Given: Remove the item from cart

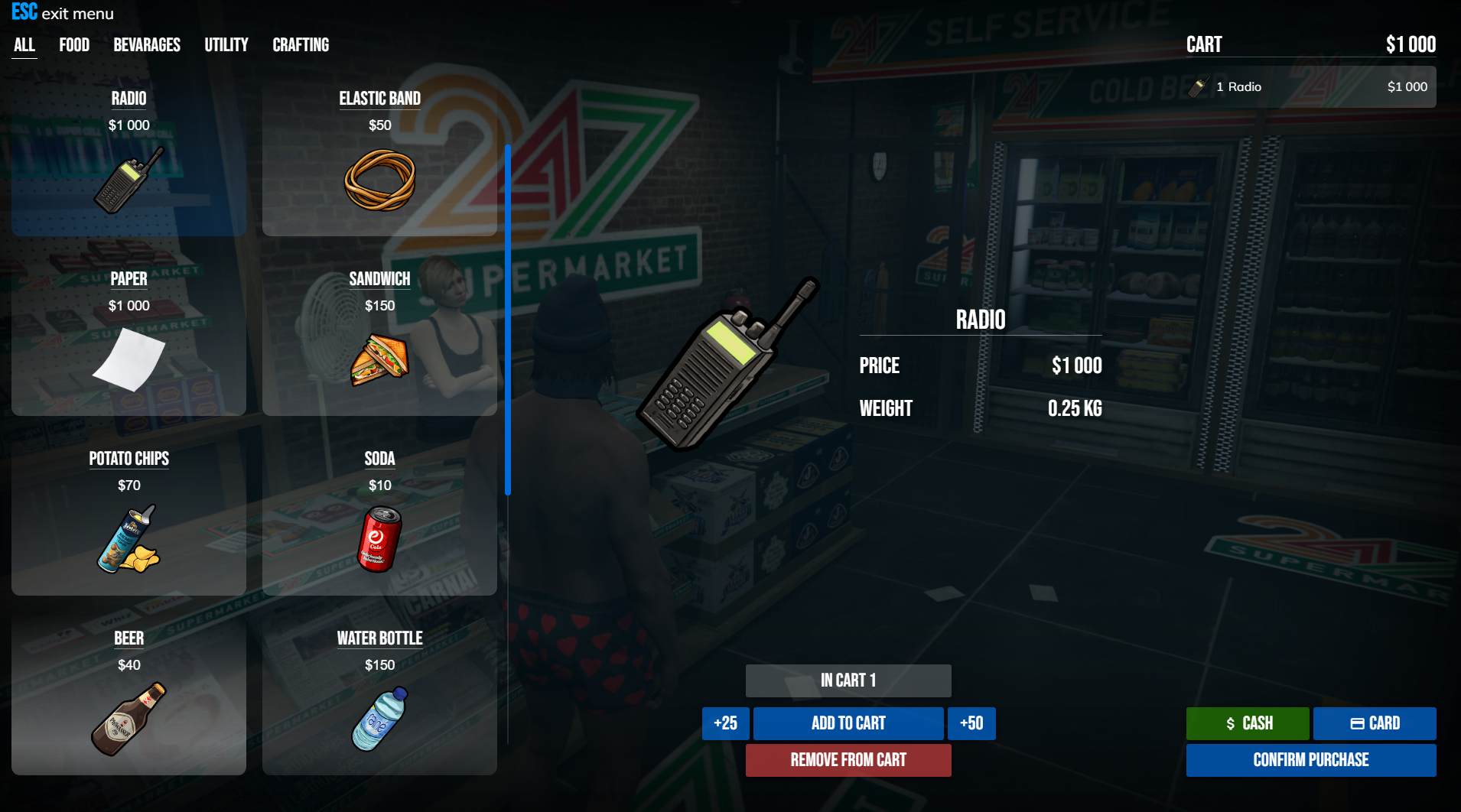Looking at the screenshot, I should pos(848,760).
